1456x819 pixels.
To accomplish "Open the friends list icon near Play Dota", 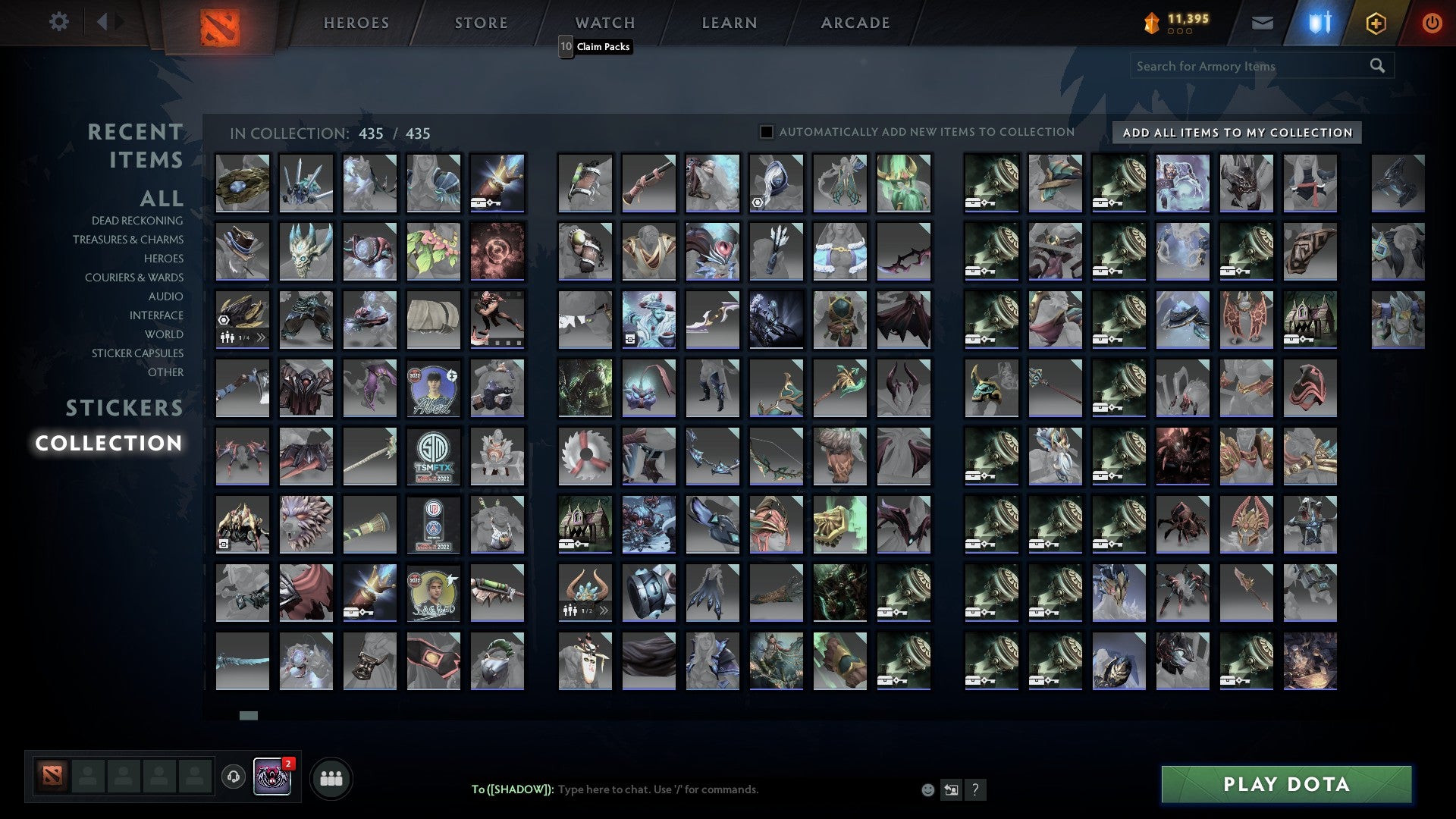I will 331,777.
